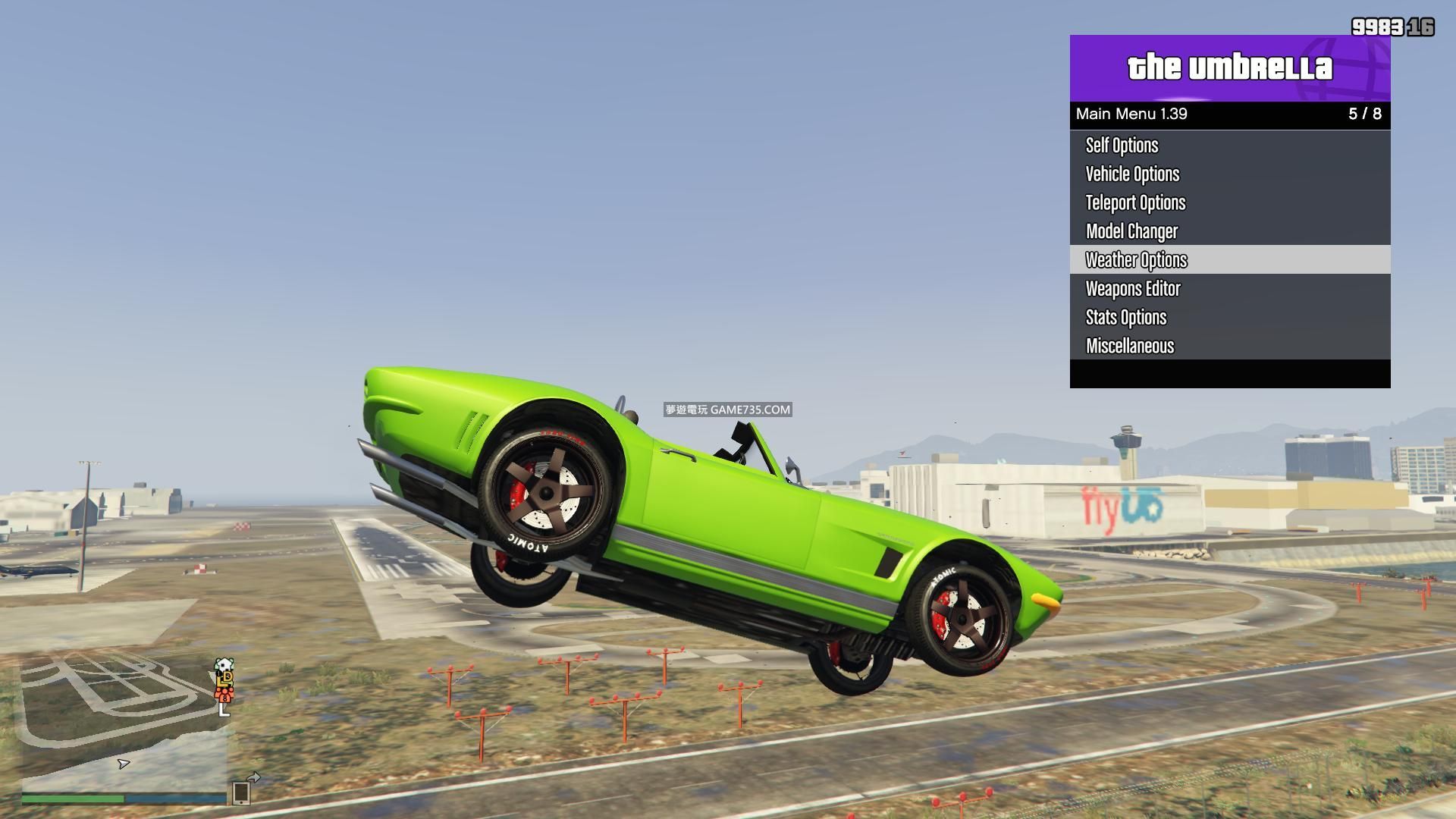This screenshot has width=1456, height=819.
Task: Choose the Teleport Options entry
Action: [x=1135, y=203]
